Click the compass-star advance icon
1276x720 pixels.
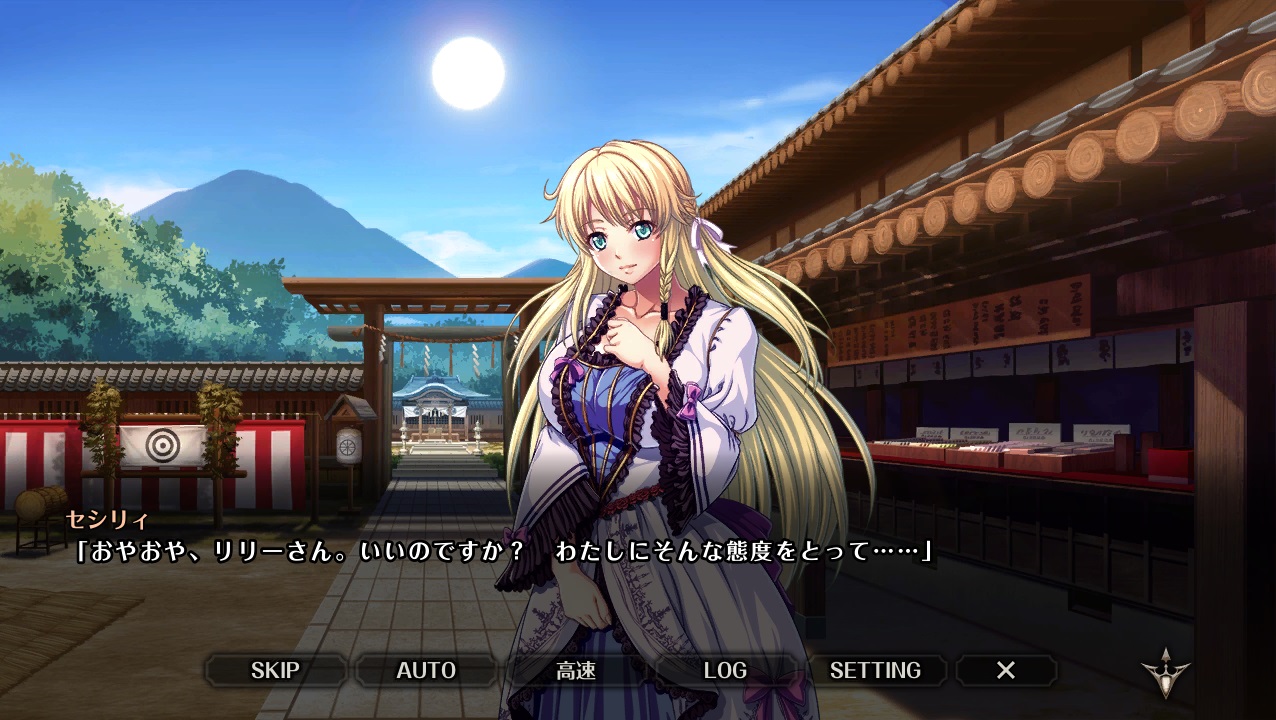pyautogui.click(x=1166, y=674)
